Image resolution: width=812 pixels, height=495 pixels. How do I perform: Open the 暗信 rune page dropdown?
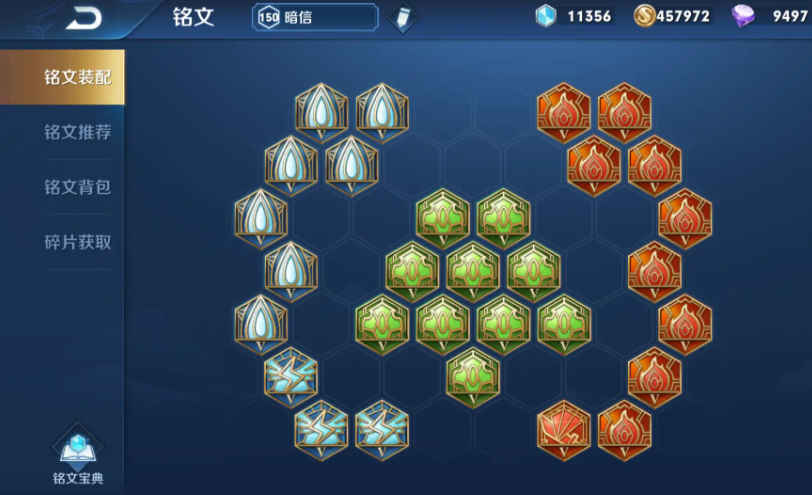315,17
